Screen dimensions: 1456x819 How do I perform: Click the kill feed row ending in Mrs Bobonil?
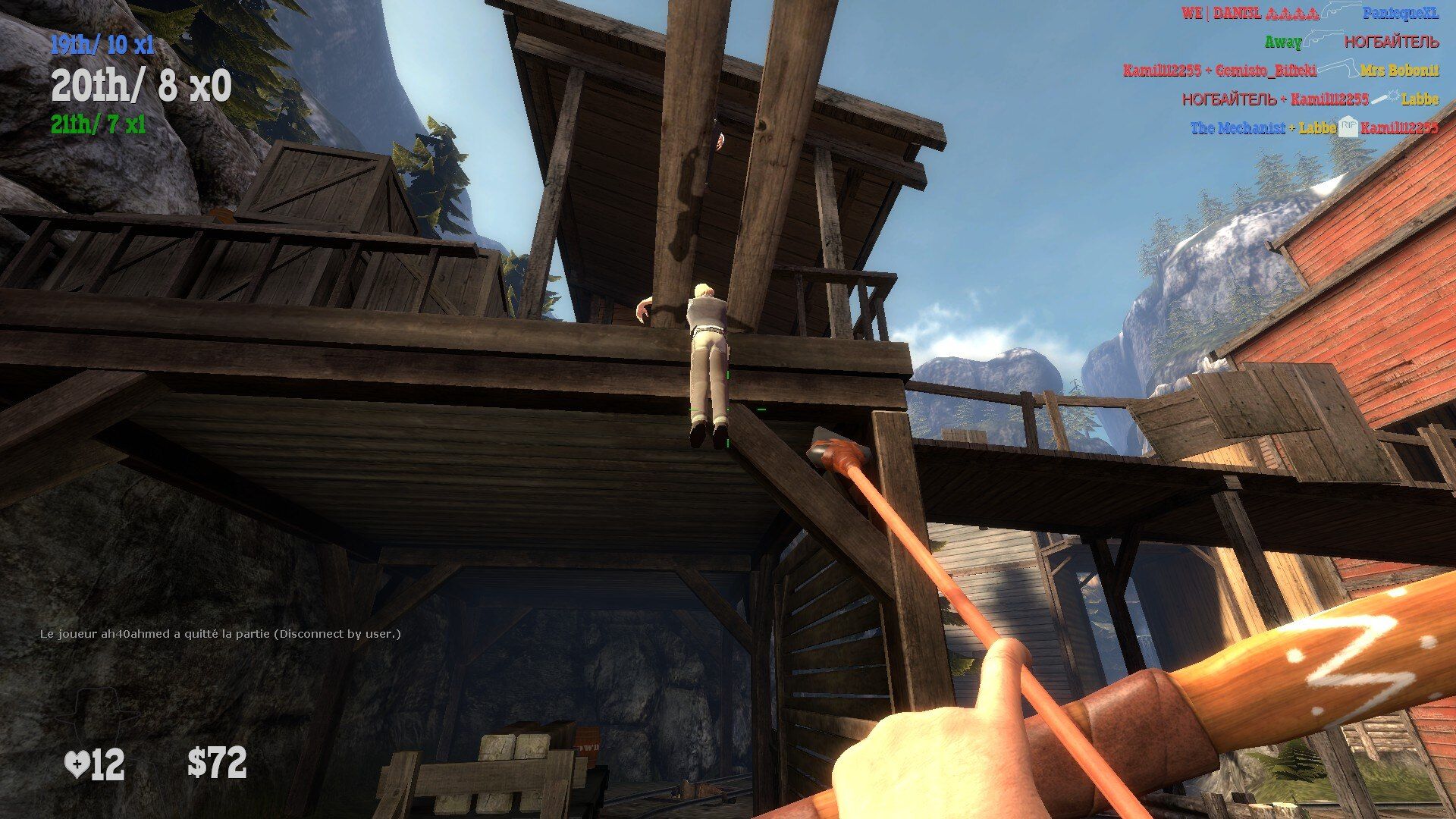click(x=1280, y=71)
